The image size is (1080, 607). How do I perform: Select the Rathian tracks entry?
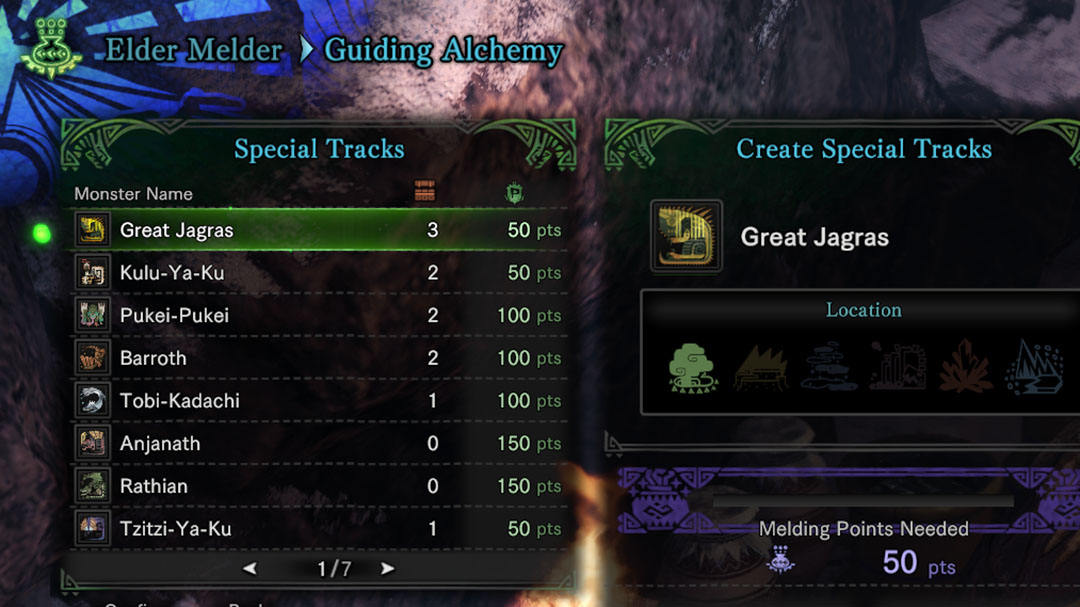tap(320, 486)
